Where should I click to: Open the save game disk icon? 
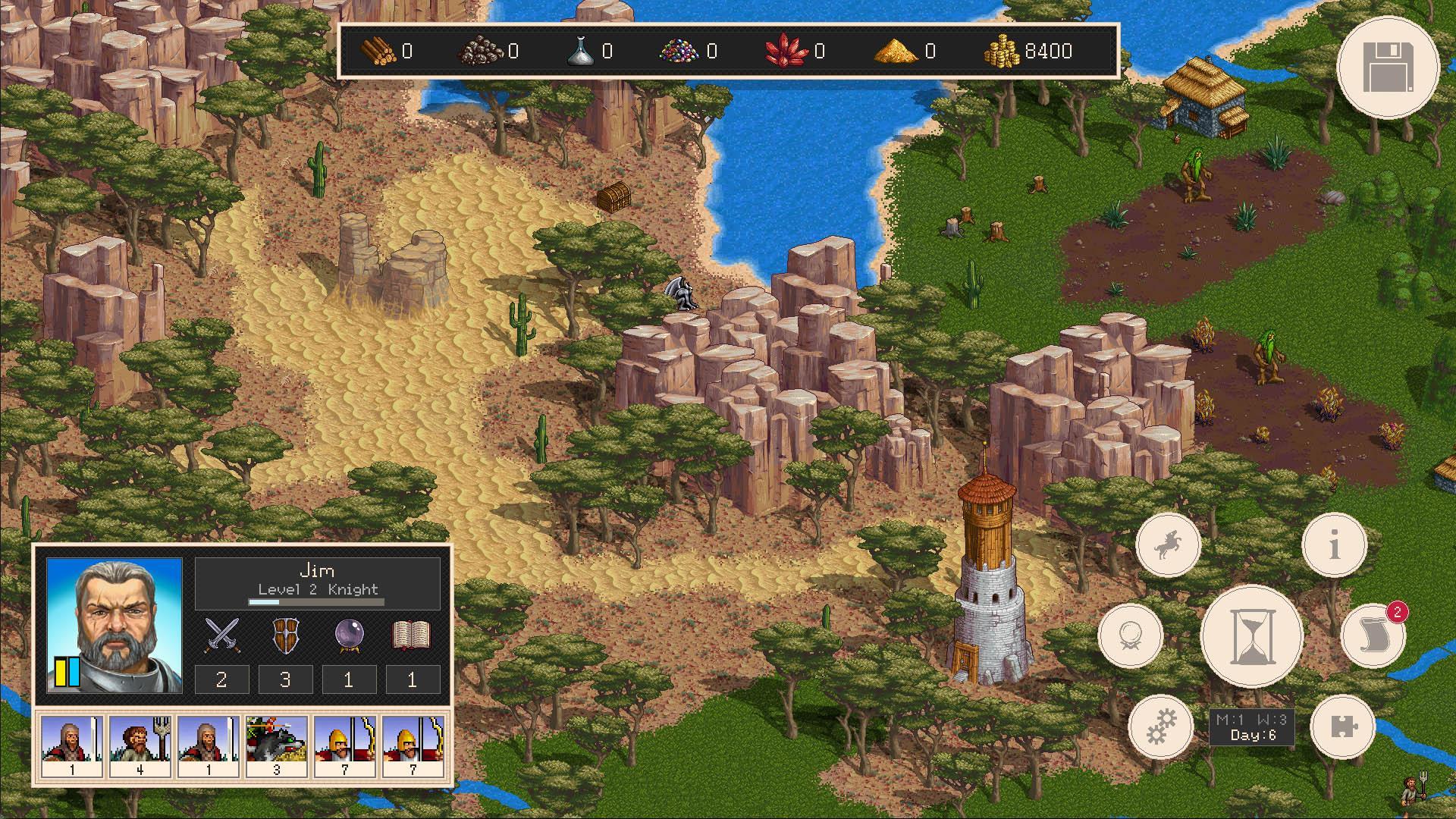[1389, 67]
